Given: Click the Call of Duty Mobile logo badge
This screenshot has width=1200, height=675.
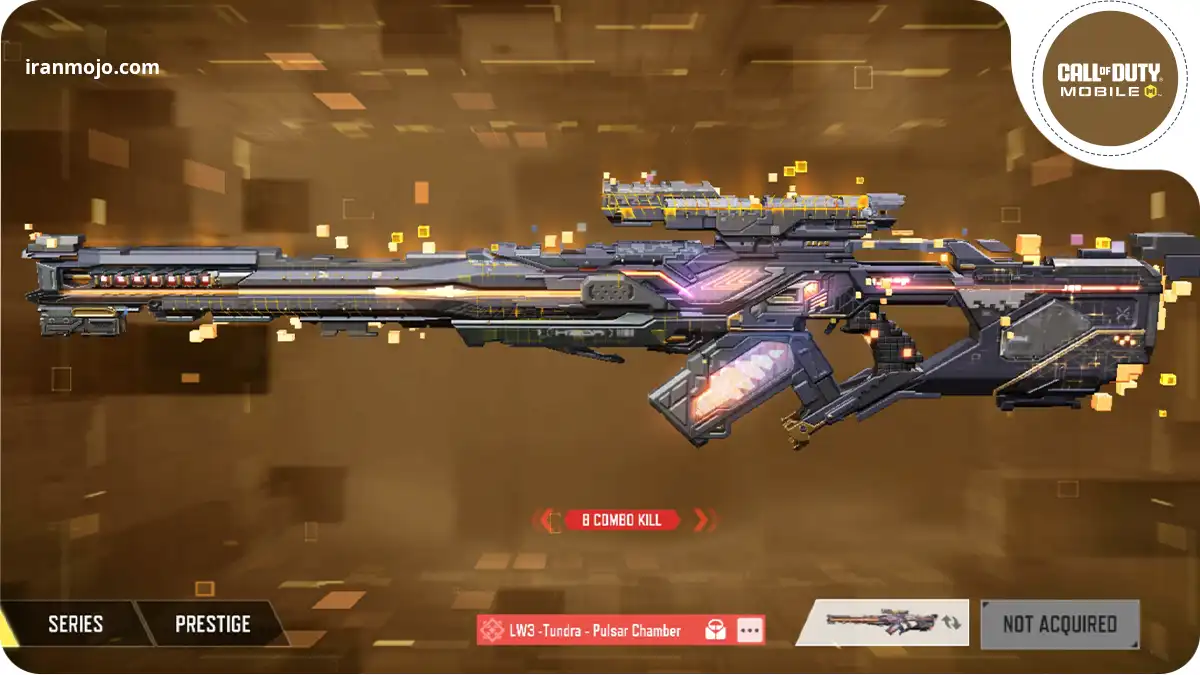Looking at the screenshot, I should (1108, 80).
